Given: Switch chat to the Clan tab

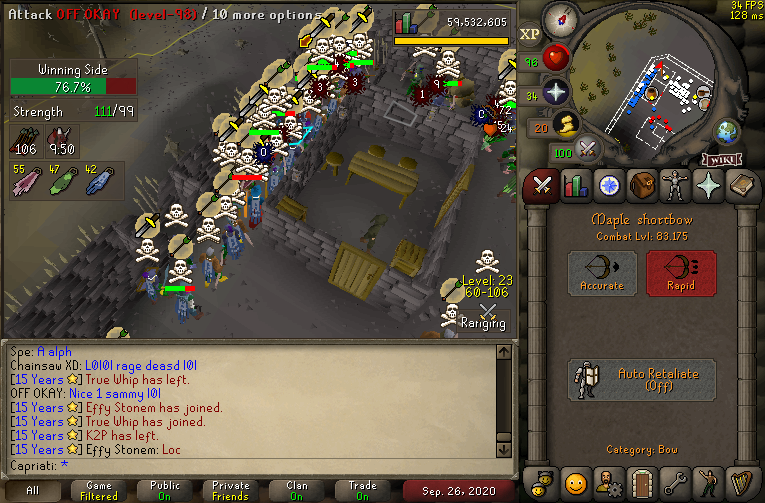Looking at the screenshot, I should (x=297, y=491).
